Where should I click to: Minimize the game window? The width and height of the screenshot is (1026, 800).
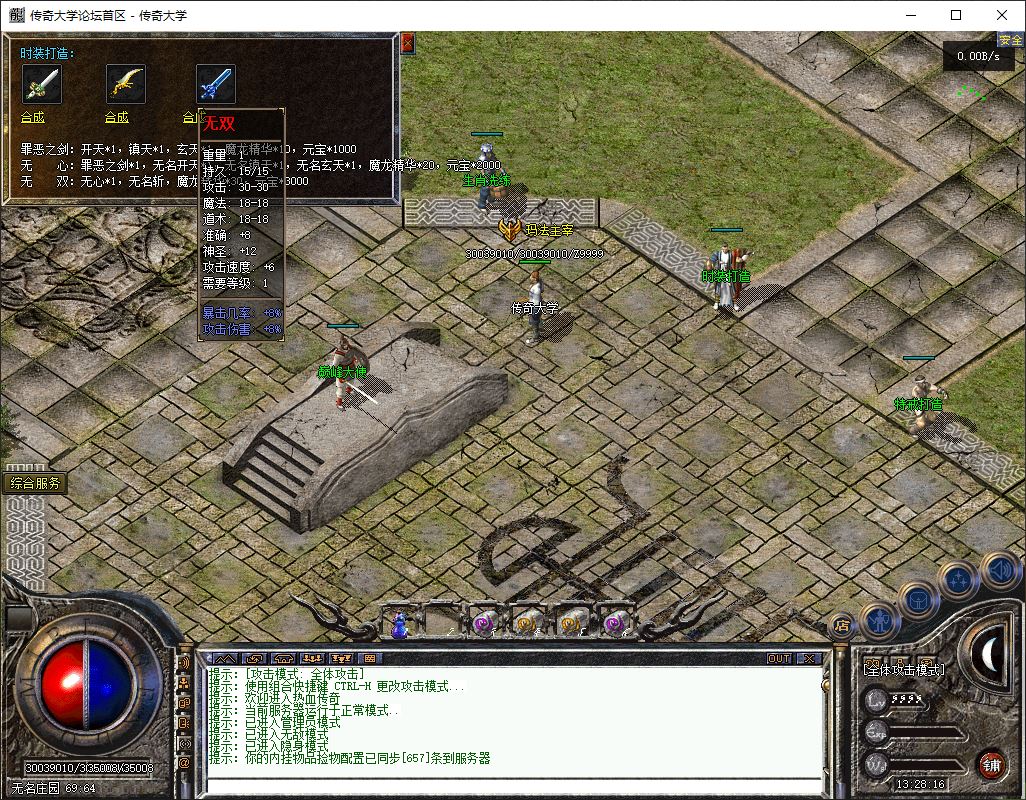(910, 15)
